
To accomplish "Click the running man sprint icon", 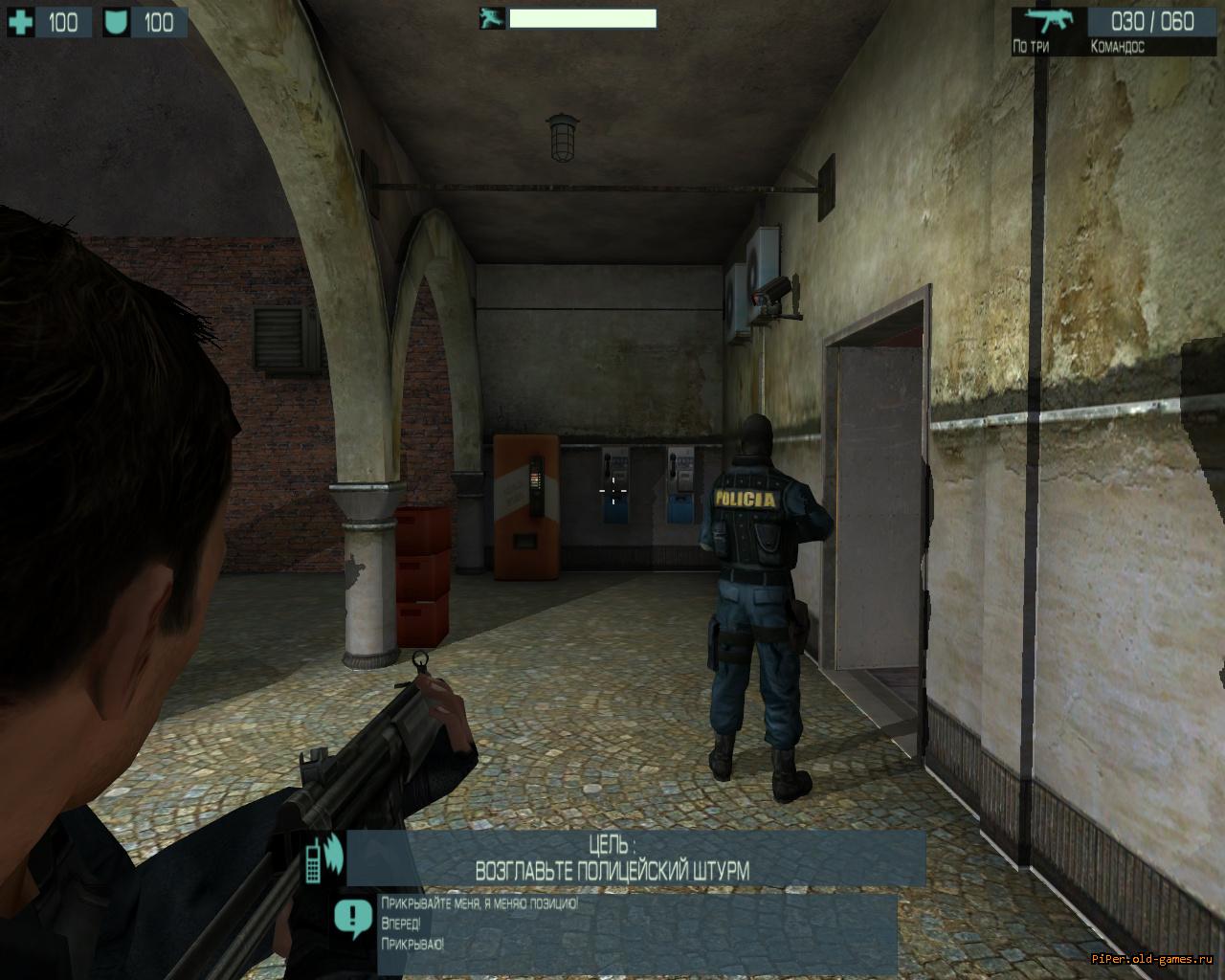I will click(493, 18).
